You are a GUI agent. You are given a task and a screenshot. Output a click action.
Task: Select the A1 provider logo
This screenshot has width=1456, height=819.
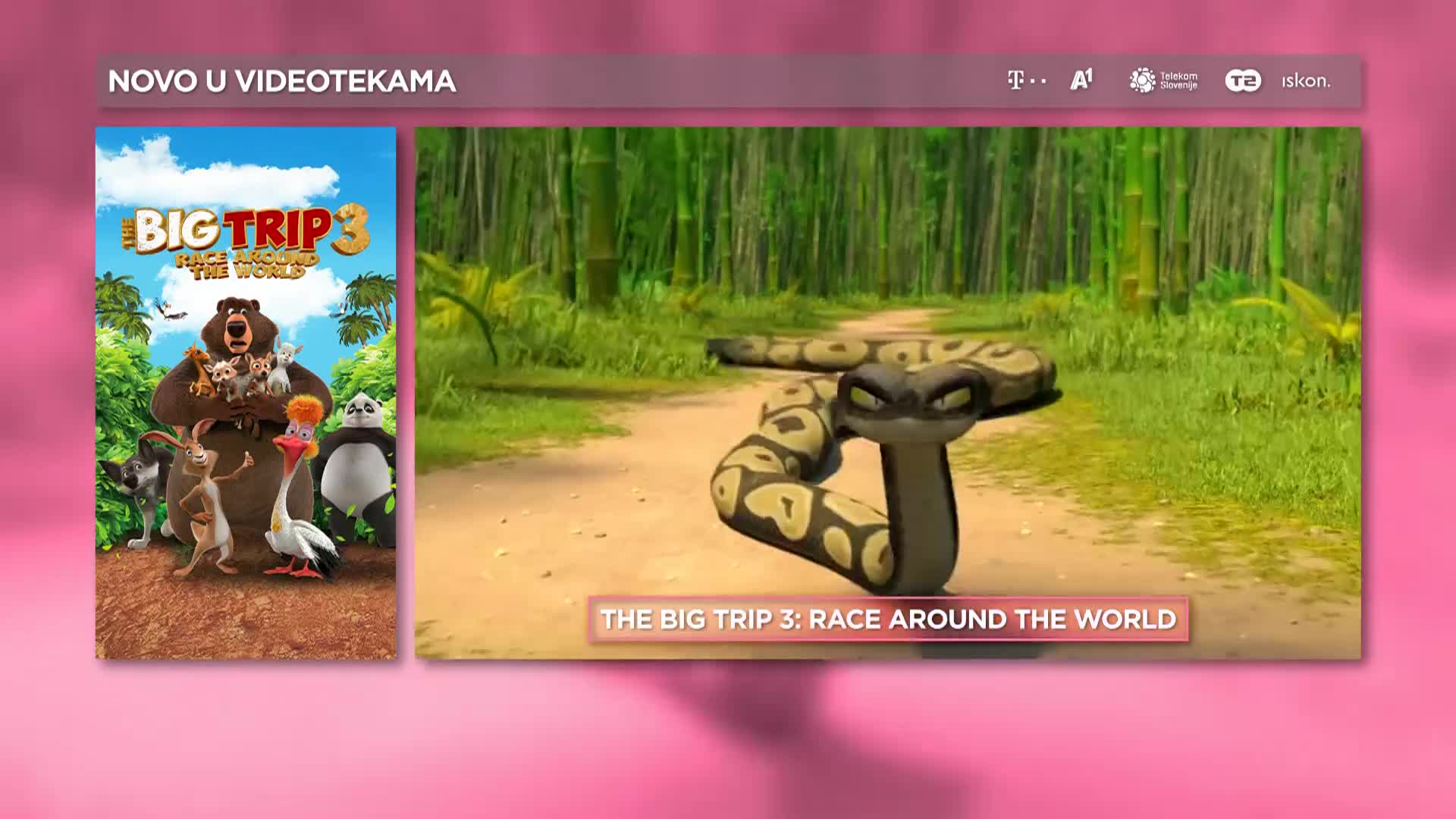pos(1081,80)
